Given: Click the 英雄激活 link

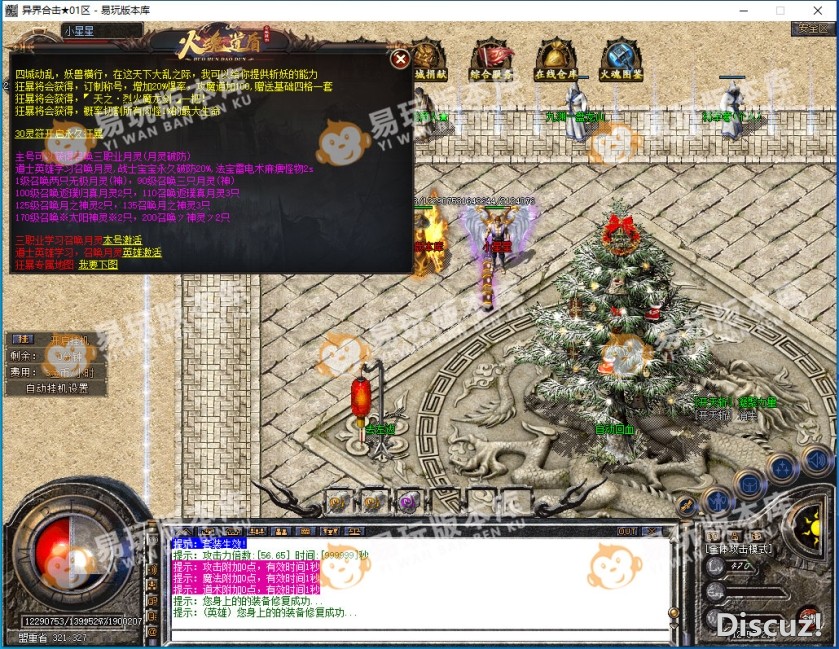Looking at the screenshot, I should pos(143,252).
